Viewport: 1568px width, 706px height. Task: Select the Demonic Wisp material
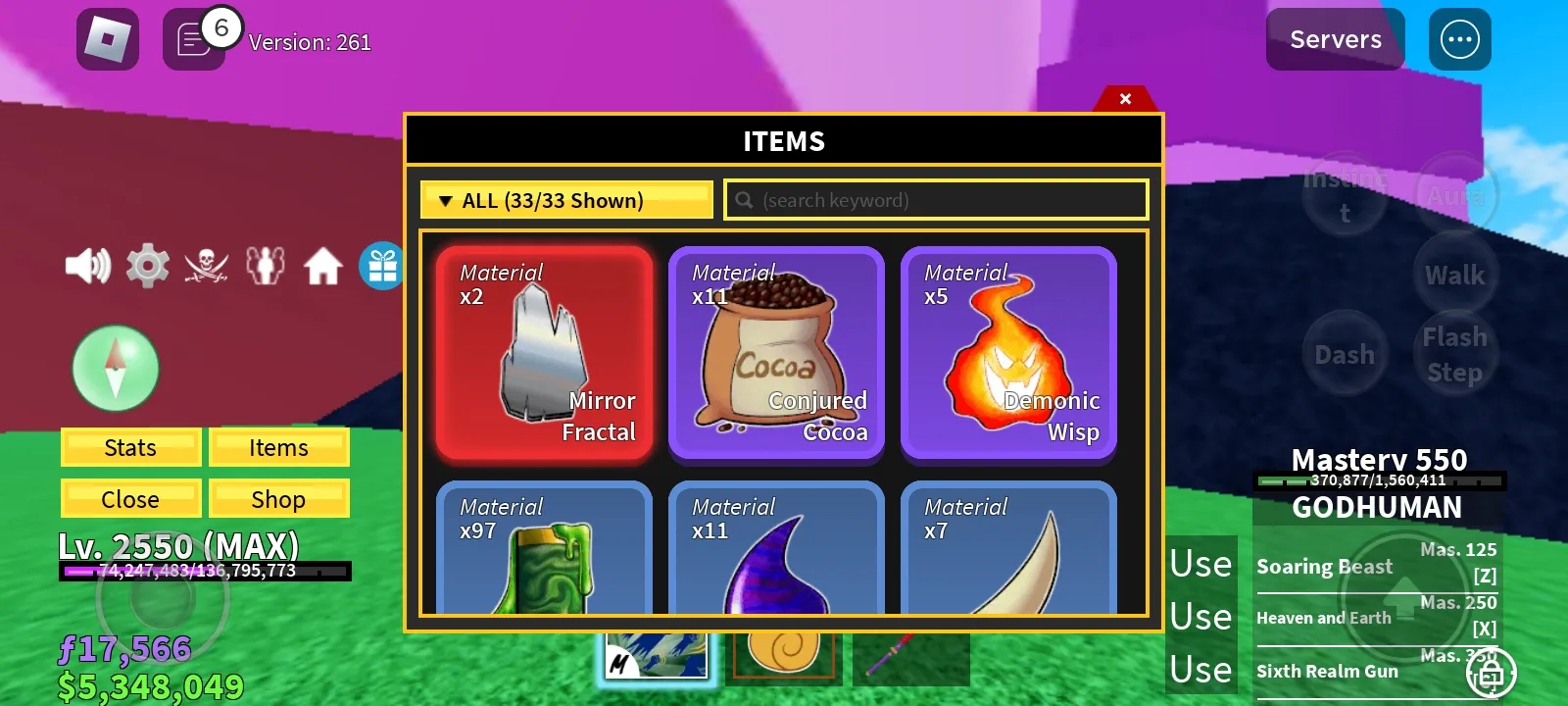[x=1008, y=353]
